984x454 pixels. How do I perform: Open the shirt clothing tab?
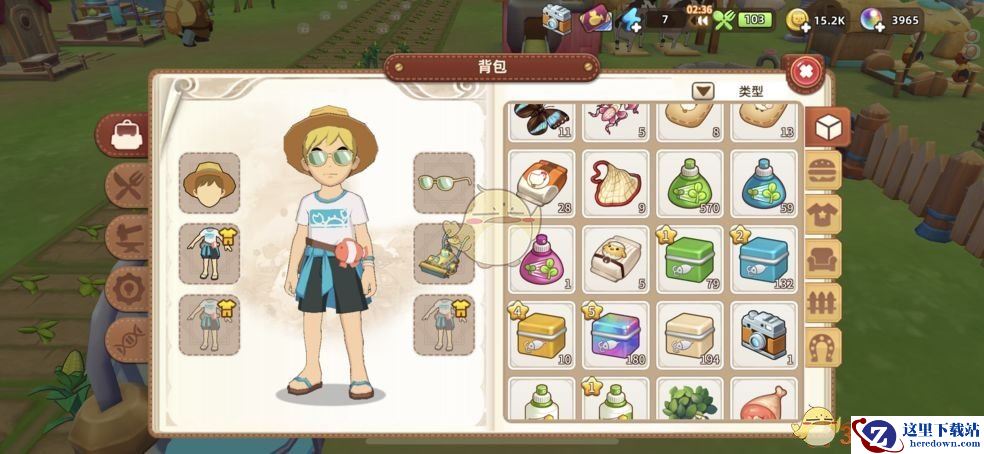coord(826,214)
